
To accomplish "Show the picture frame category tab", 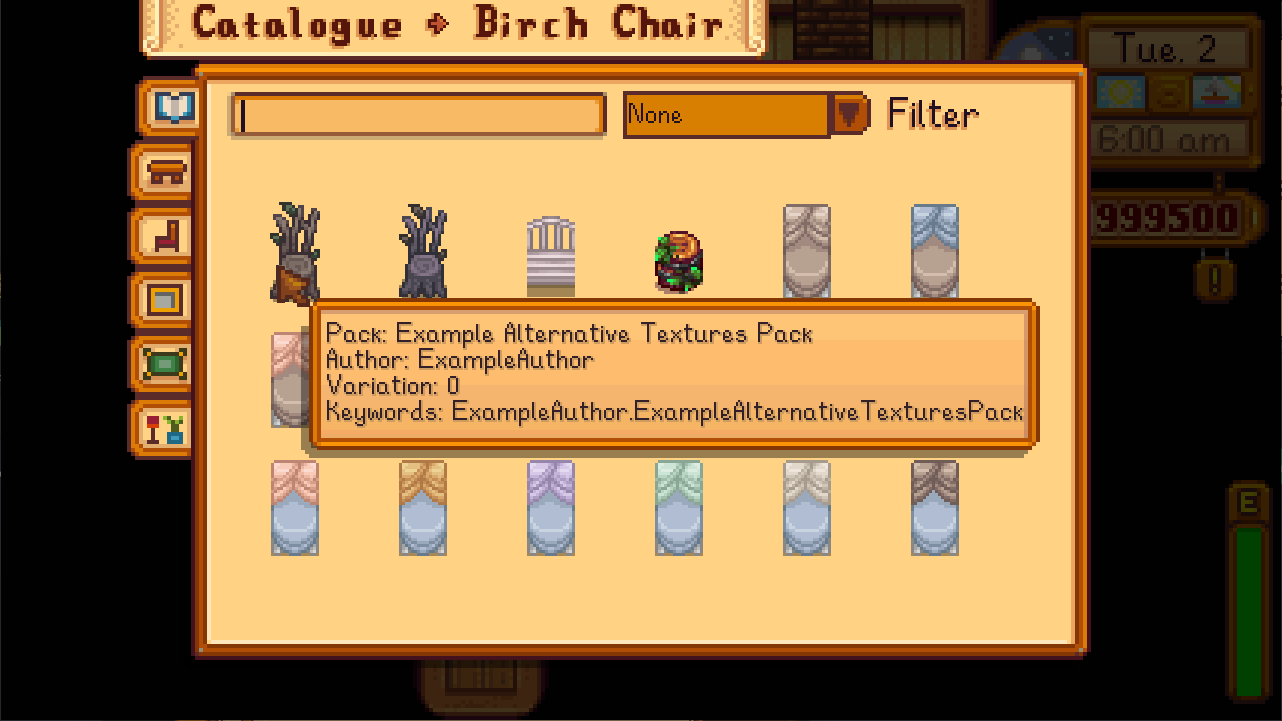I will click(x=166, y=299).
